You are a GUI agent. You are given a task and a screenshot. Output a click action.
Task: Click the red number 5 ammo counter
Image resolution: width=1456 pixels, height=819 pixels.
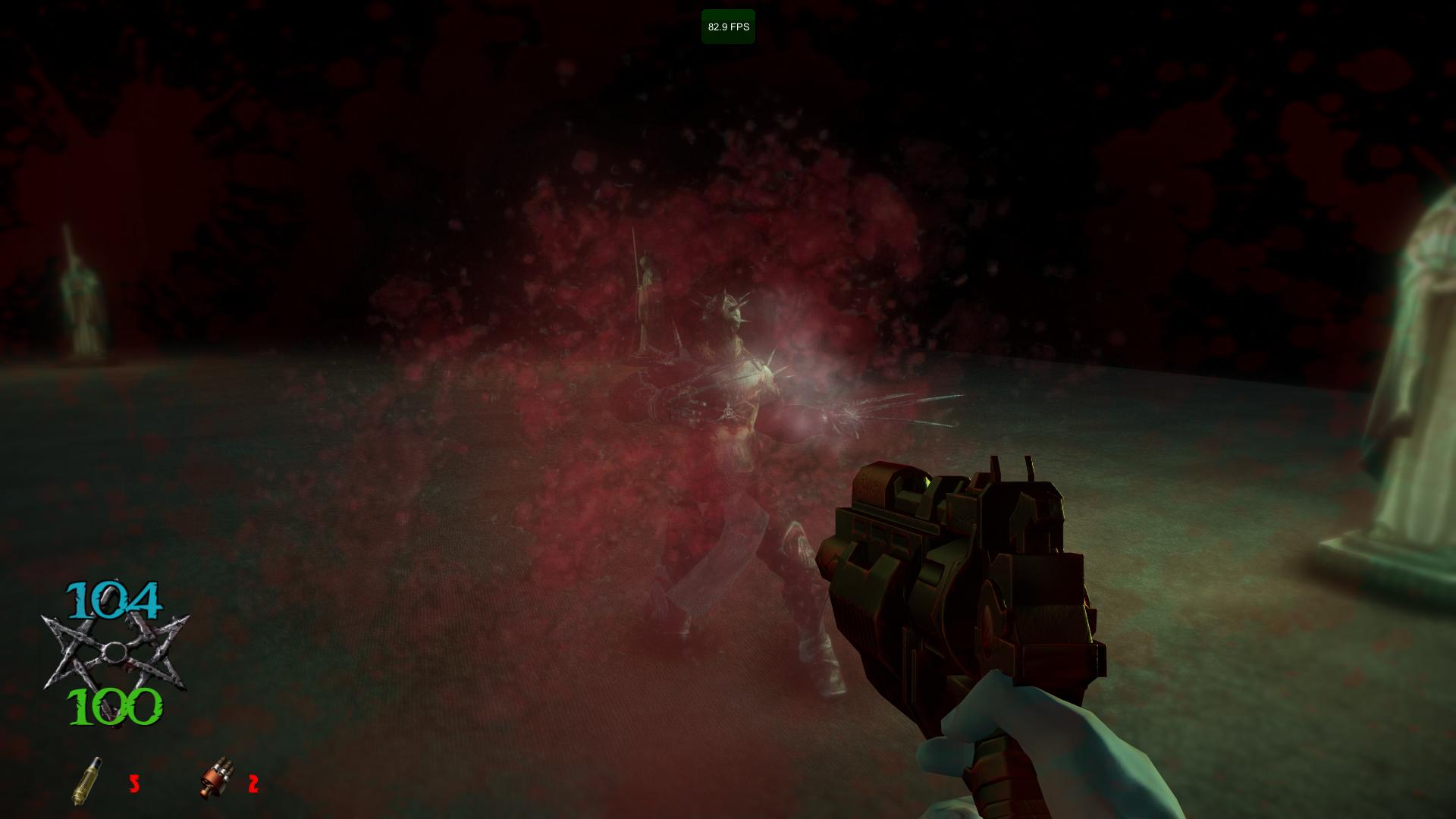coord(135,785)
